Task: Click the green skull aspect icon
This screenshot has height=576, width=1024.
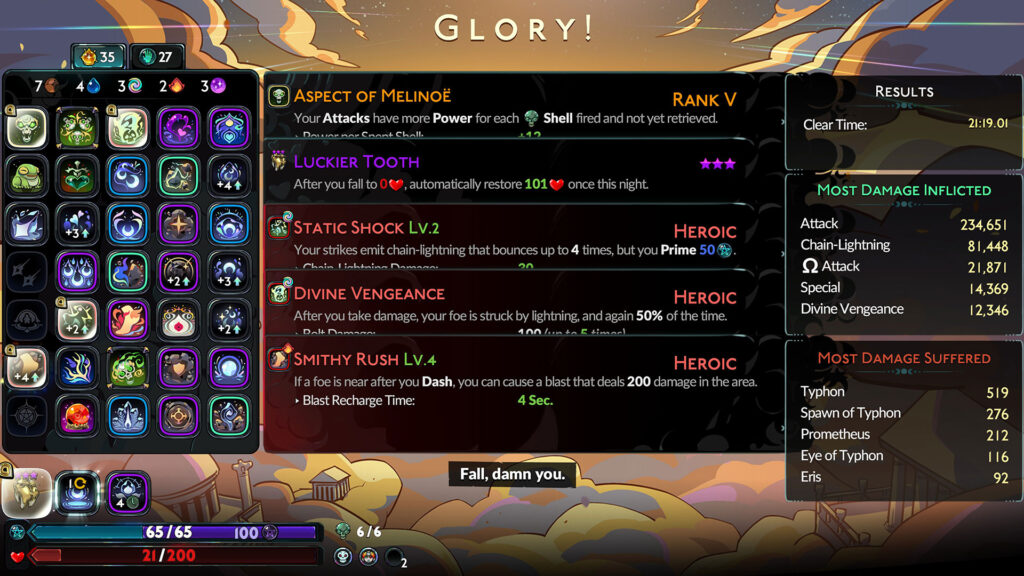Action: 27,128
